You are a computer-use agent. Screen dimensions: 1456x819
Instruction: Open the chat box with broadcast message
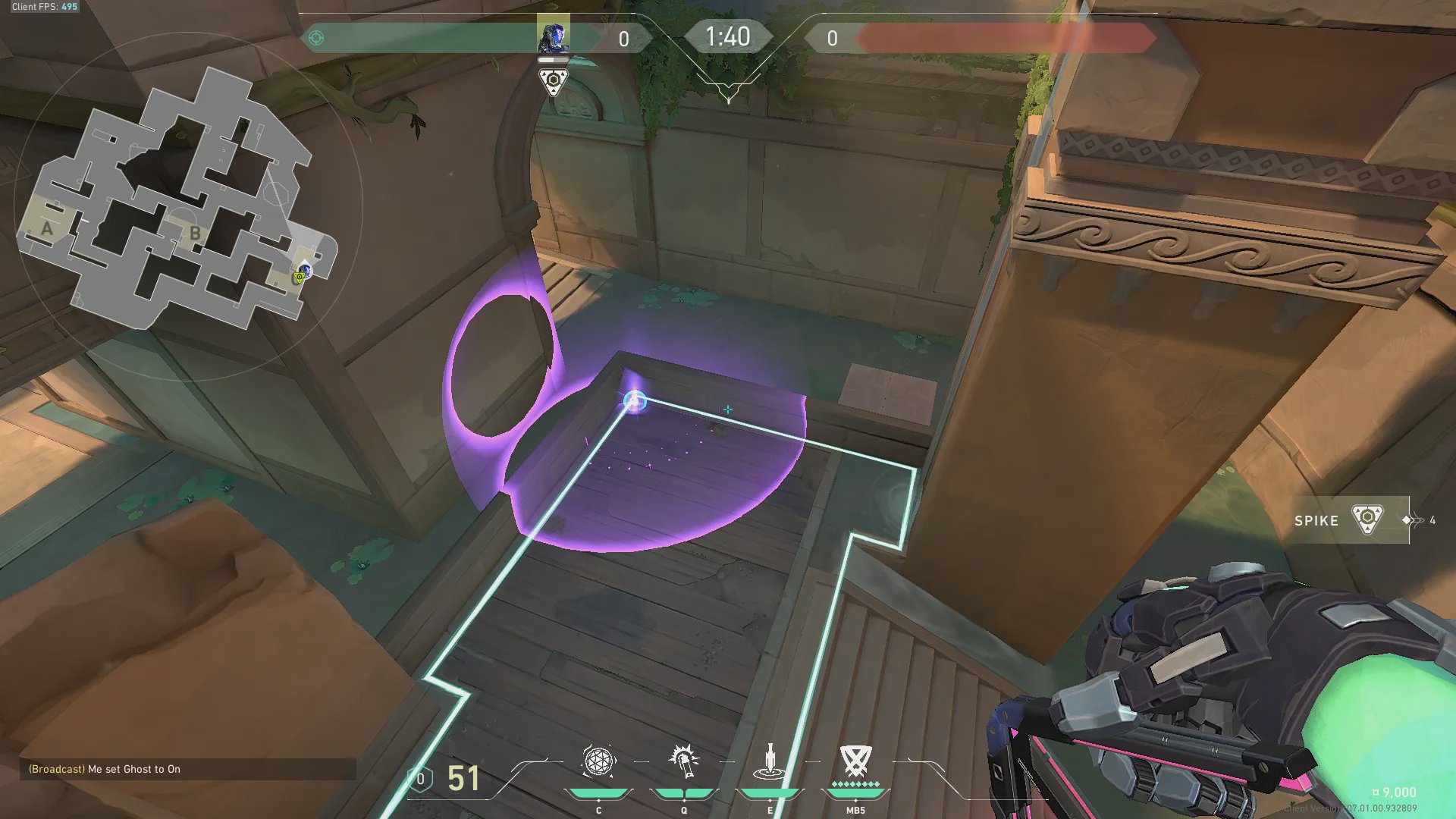187,769
